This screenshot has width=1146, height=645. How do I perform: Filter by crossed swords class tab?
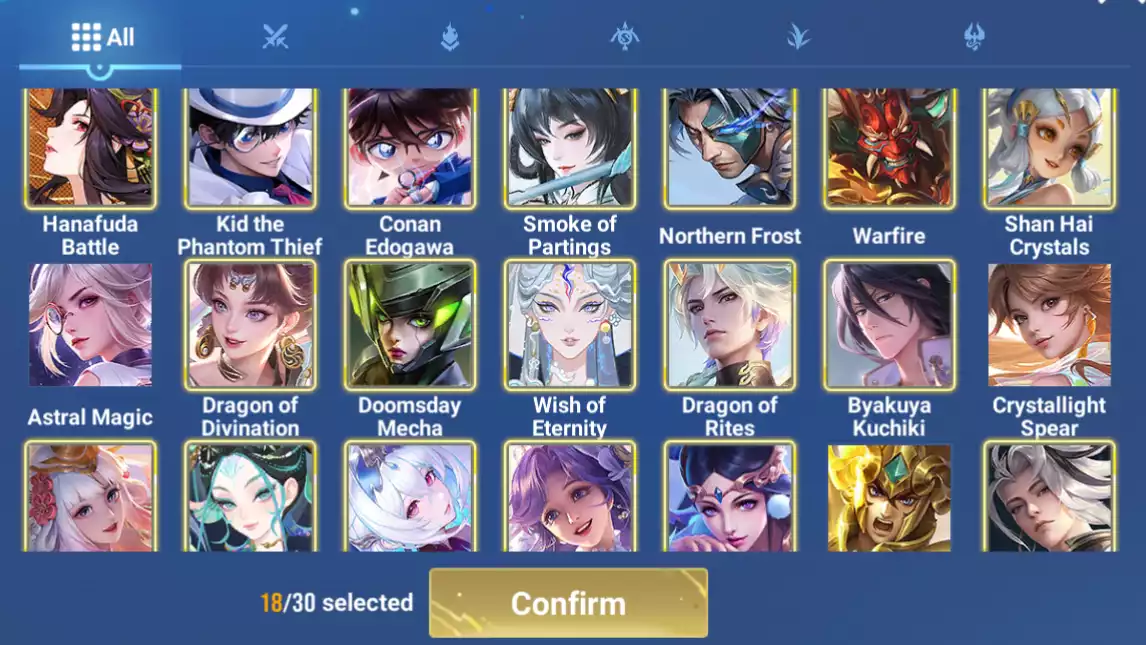(x=275, y=38)
